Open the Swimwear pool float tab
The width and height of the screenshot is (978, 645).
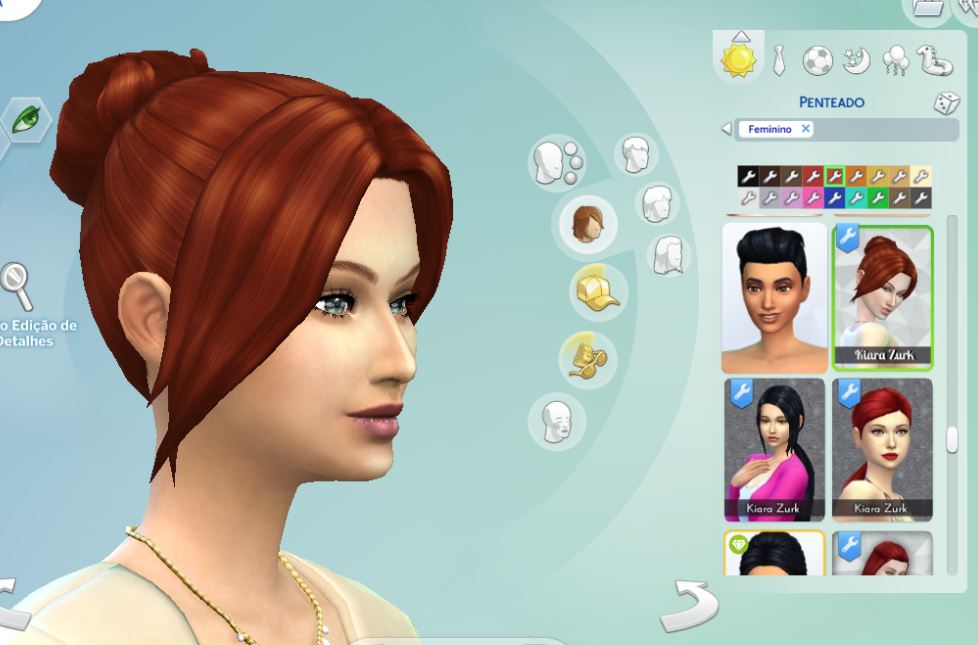point(934,60)
